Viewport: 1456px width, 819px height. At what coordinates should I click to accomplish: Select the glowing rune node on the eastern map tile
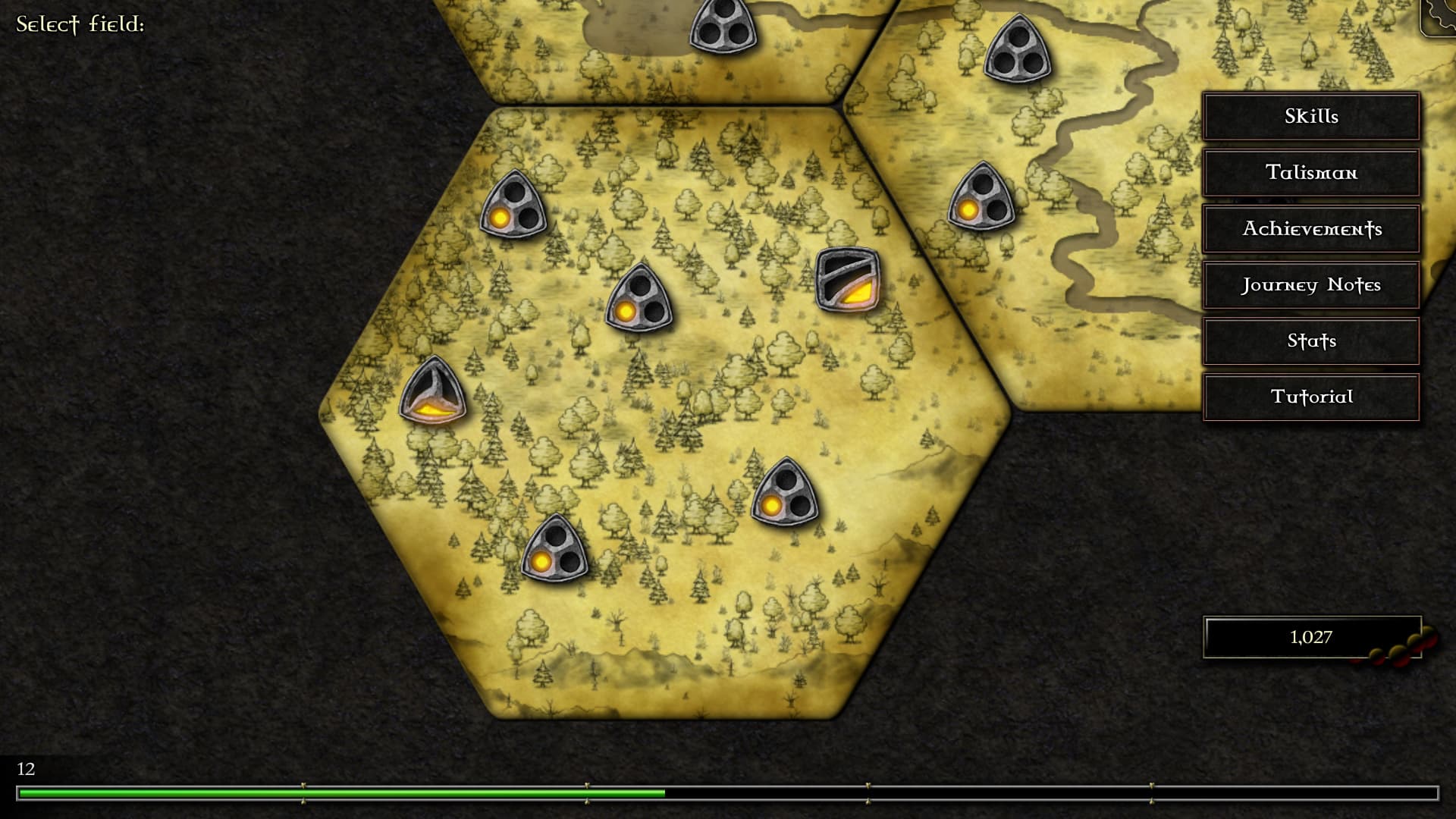point(982,199)
